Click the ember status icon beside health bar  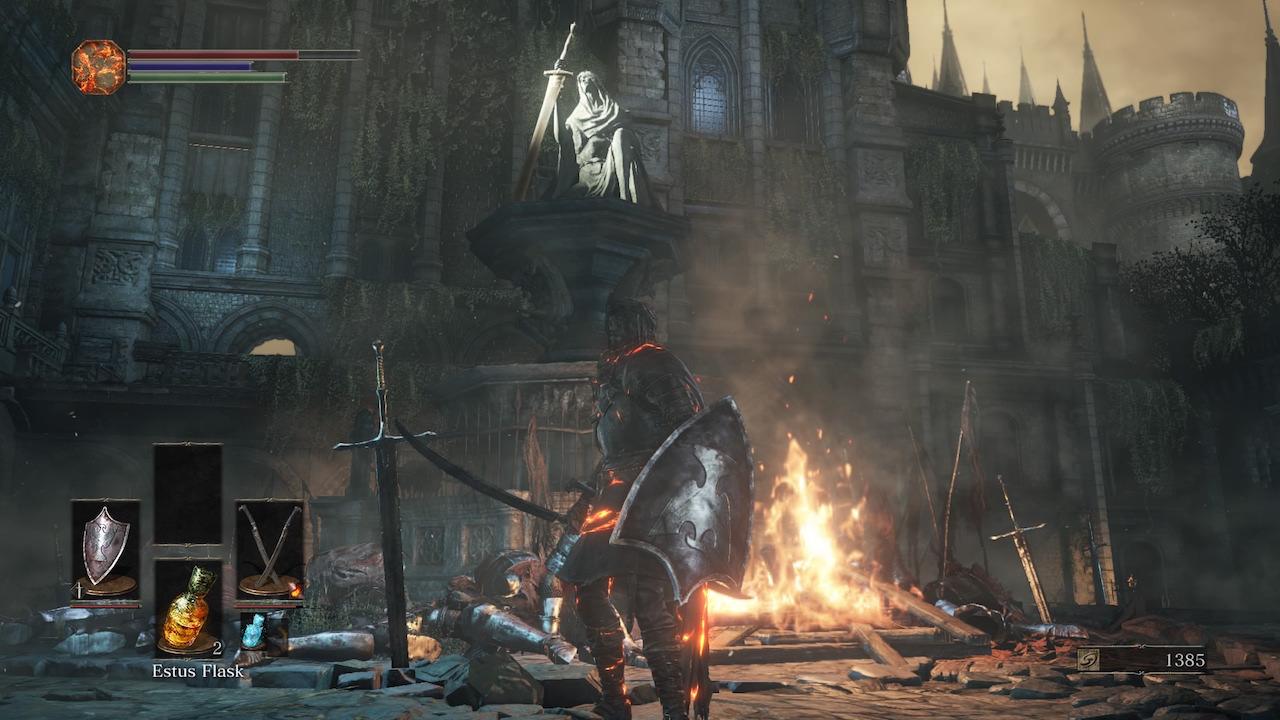tap(99, 67)
